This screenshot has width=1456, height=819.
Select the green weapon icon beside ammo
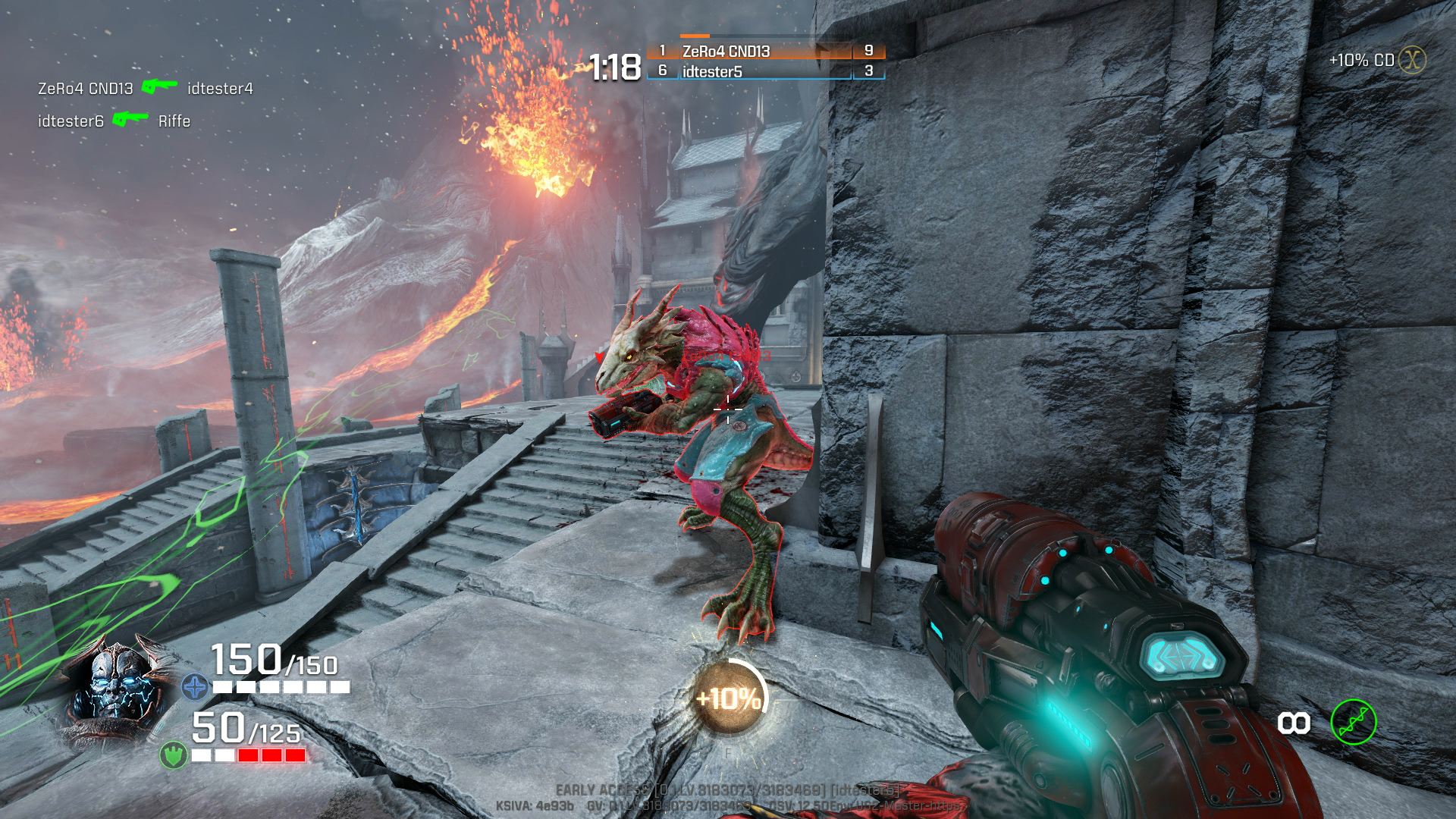pyautogui.click(x=1354, y=722)
